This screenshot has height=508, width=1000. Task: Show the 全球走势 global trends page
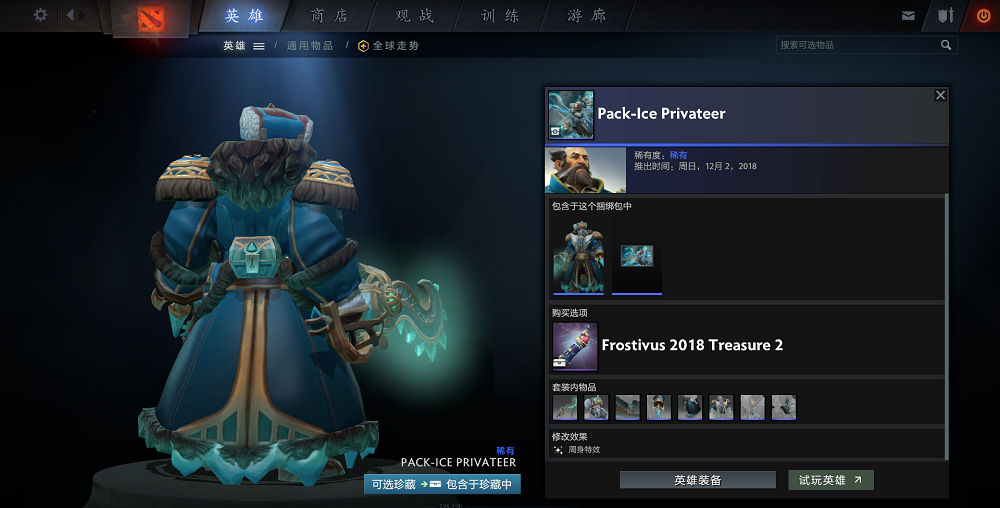pos(389,46)
